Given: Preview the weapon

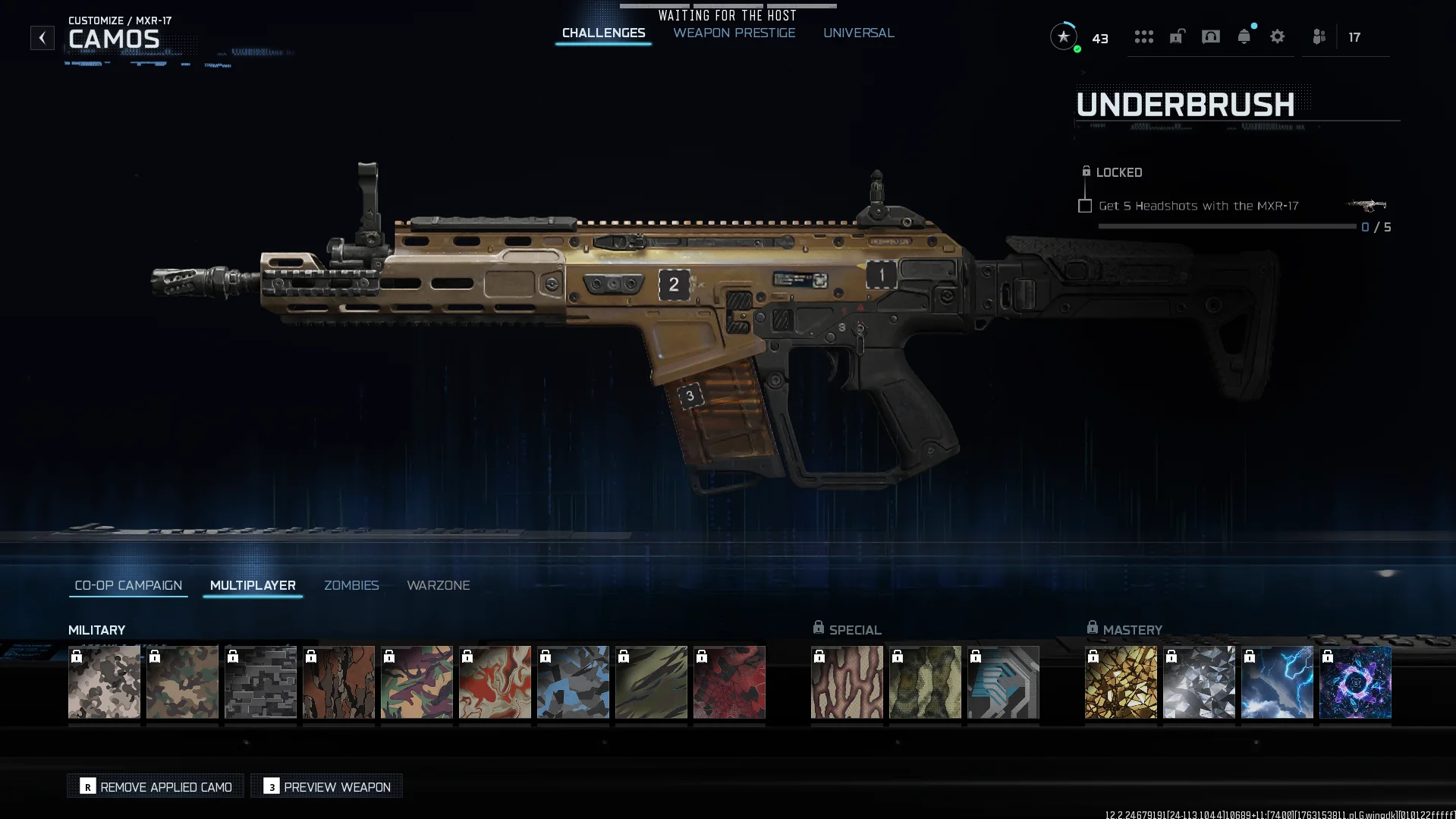Looking at the screenshot, I should [327, 786].
